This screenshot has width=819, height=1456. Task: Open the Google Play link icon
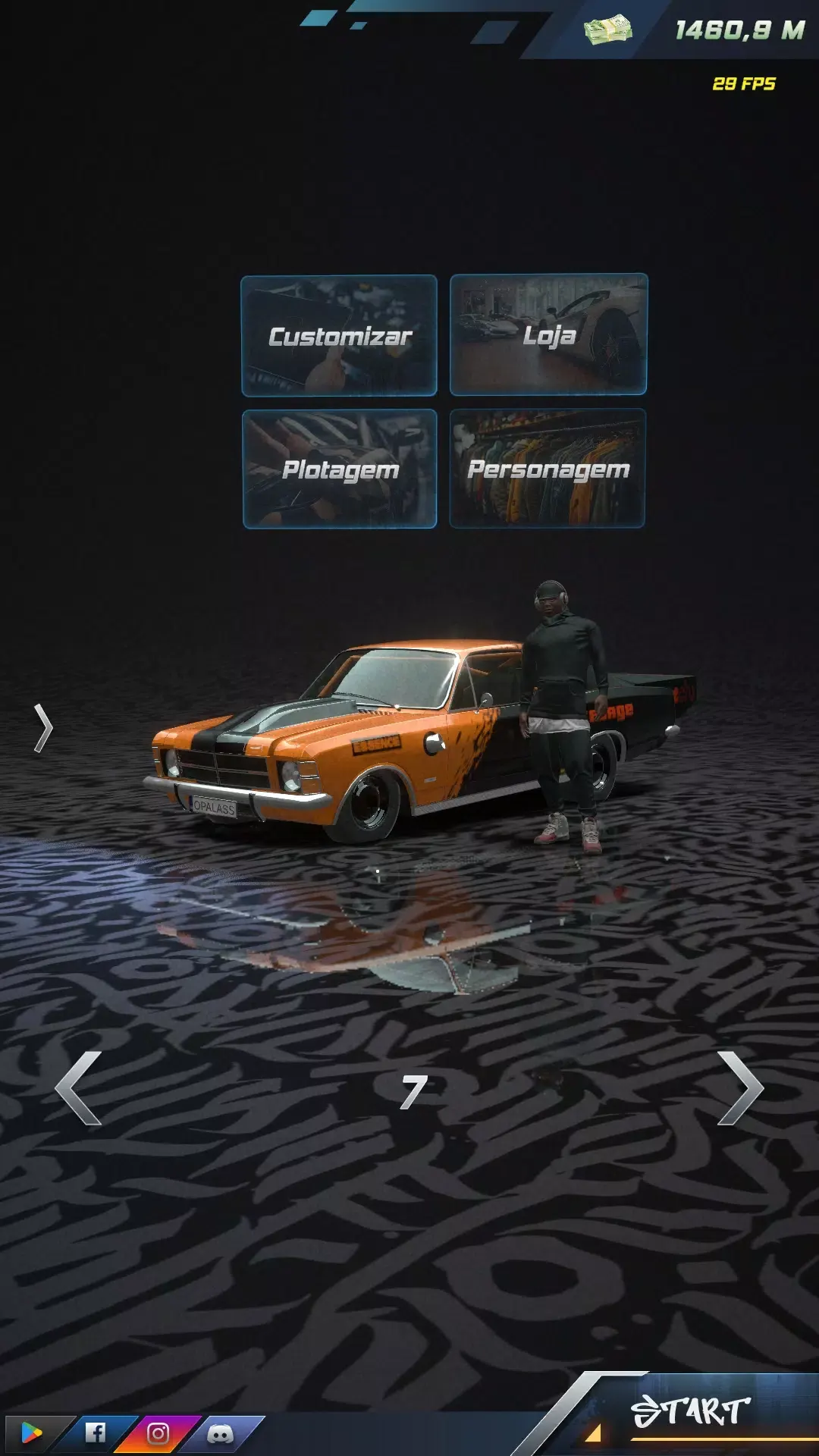click(31, 1432)
